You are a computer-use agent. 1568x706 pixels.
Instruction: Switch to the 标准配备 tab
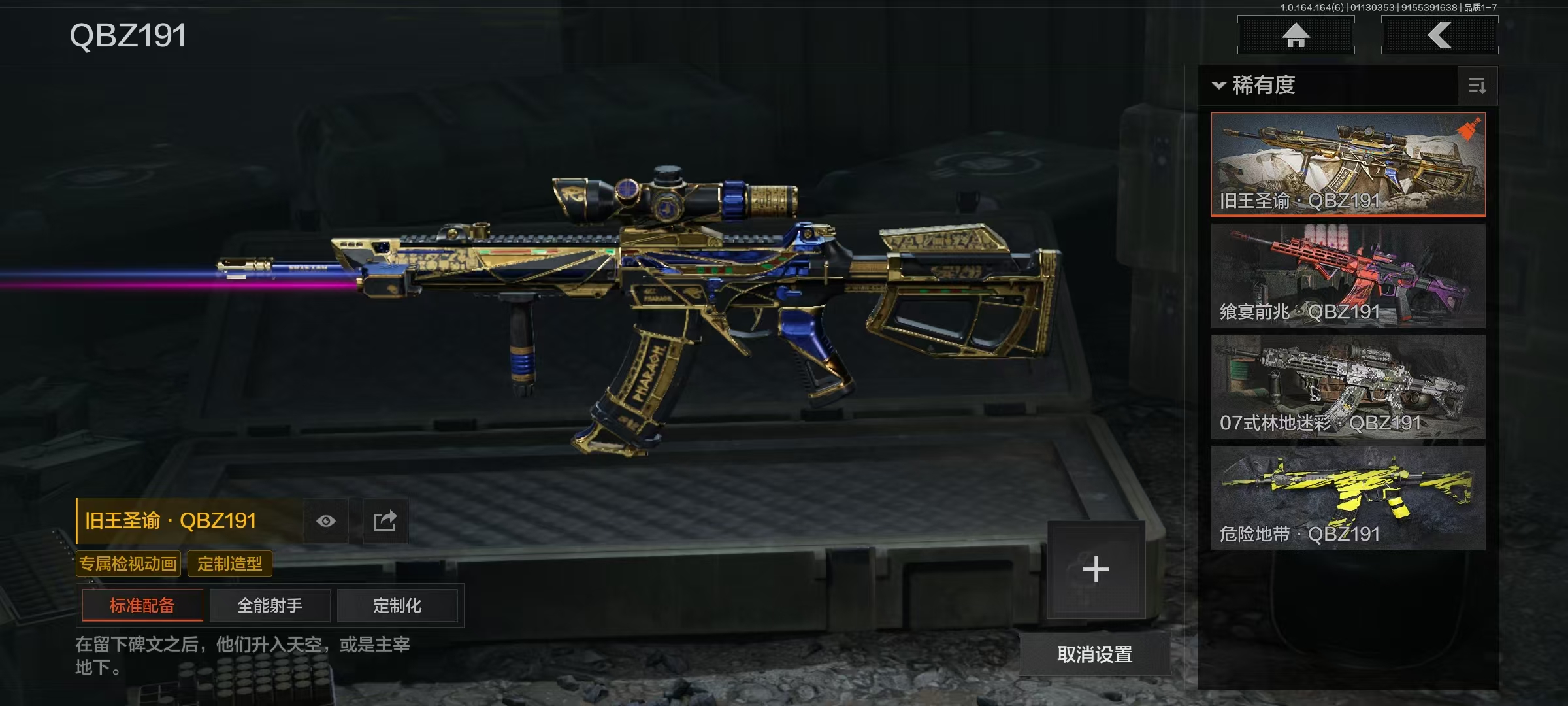click(142, 605)
